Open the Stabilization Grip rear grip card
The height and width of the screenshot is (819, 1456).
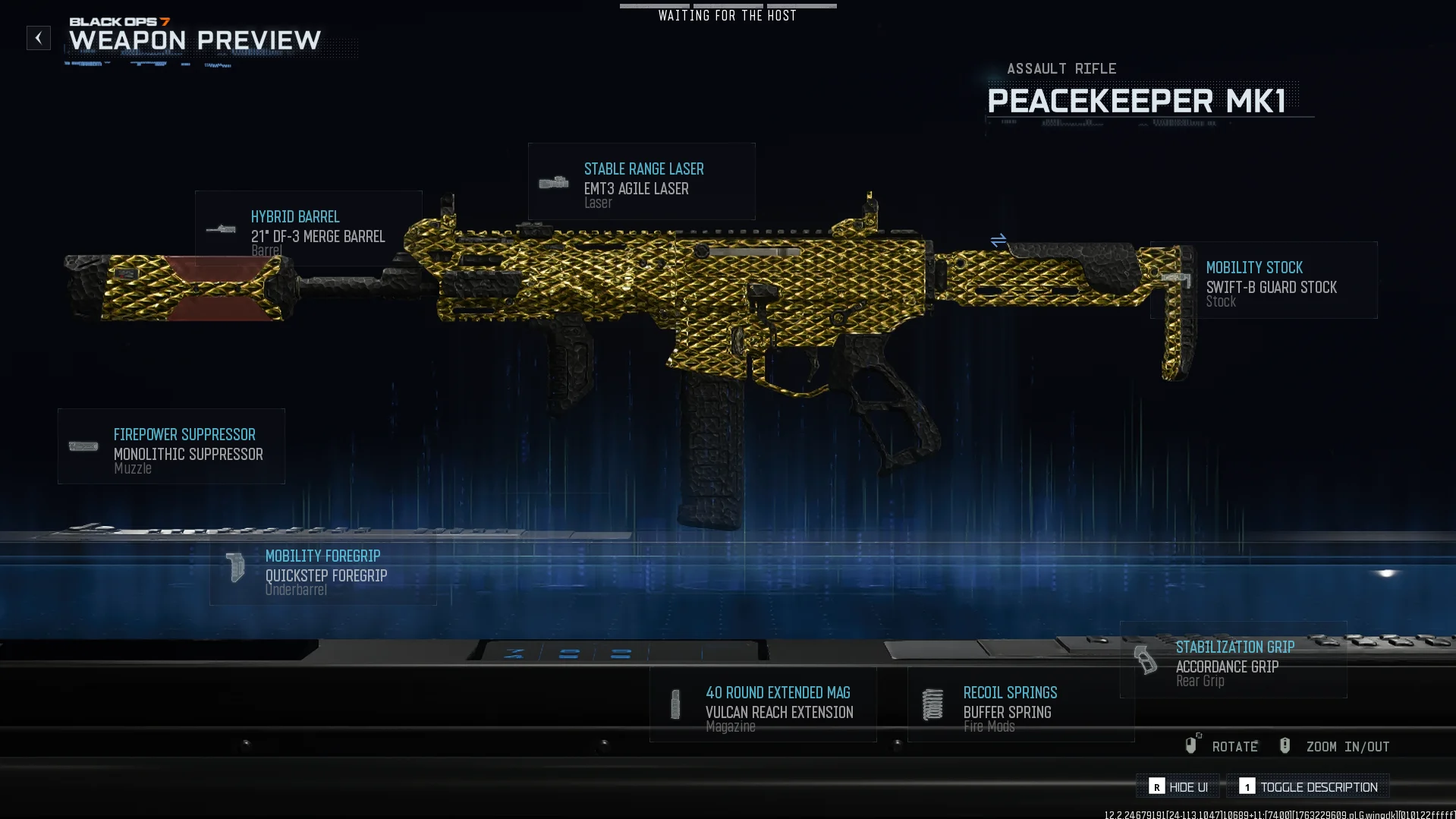pos(1234,660)
